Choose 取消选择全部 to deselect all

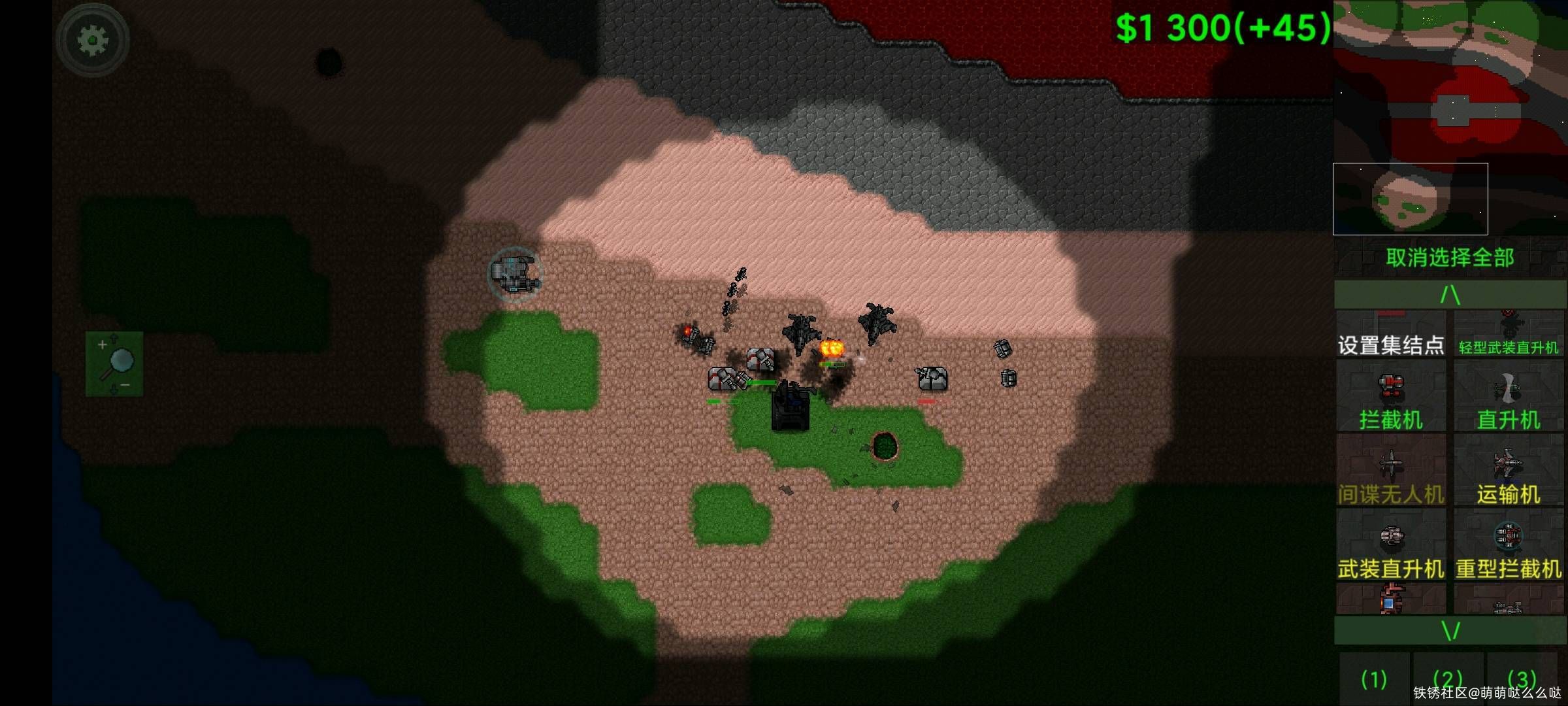coord(1450,258)
